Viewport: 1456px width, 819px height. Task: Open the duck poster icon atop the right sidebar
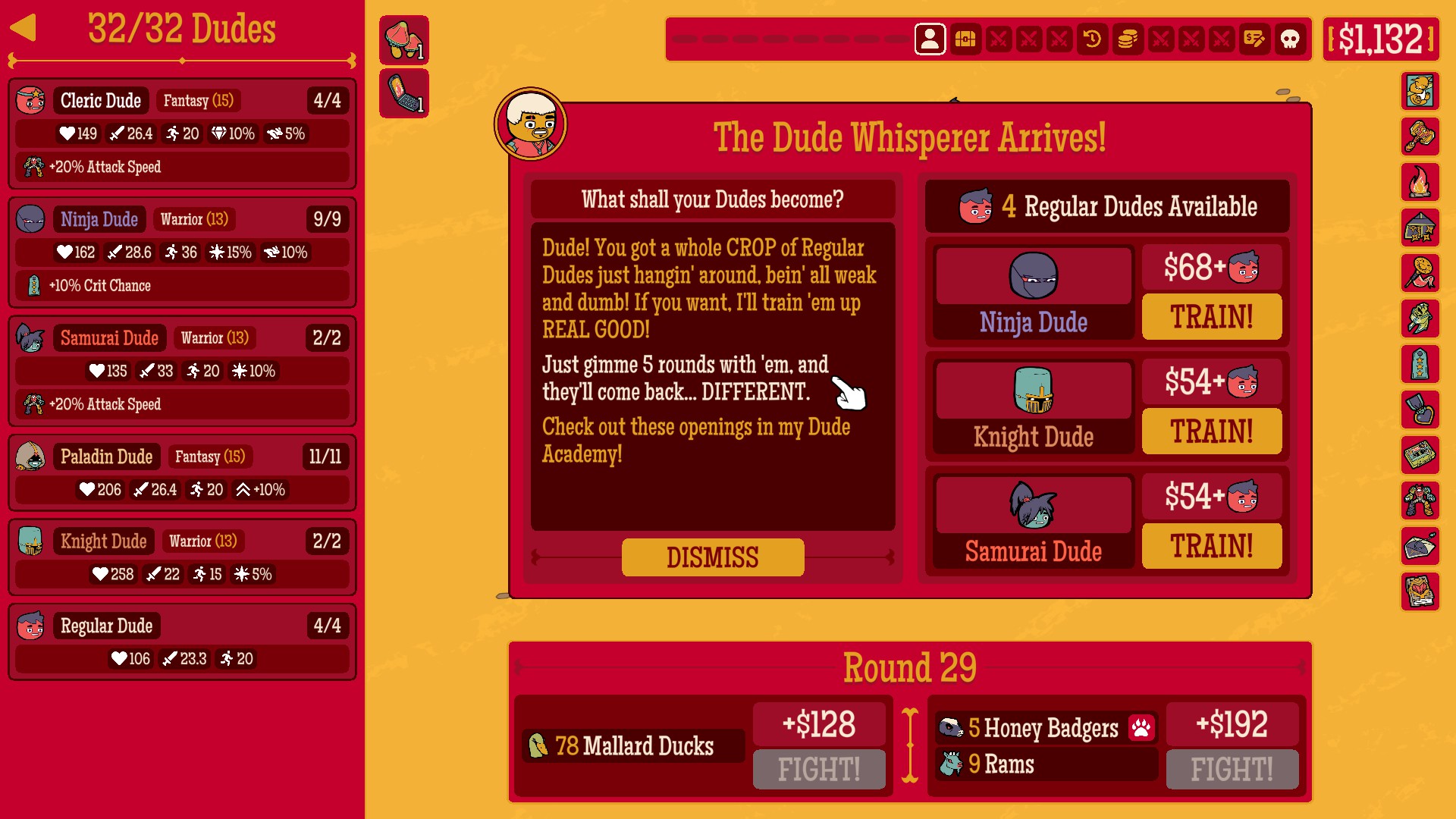tap(1421, 92)
